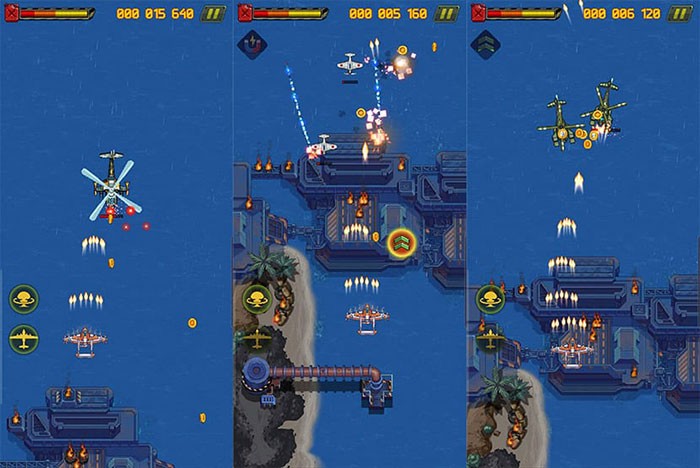
Task: Pause the game showing score 000 006 120
Action: pyautogui.click(x=680, y=14)
